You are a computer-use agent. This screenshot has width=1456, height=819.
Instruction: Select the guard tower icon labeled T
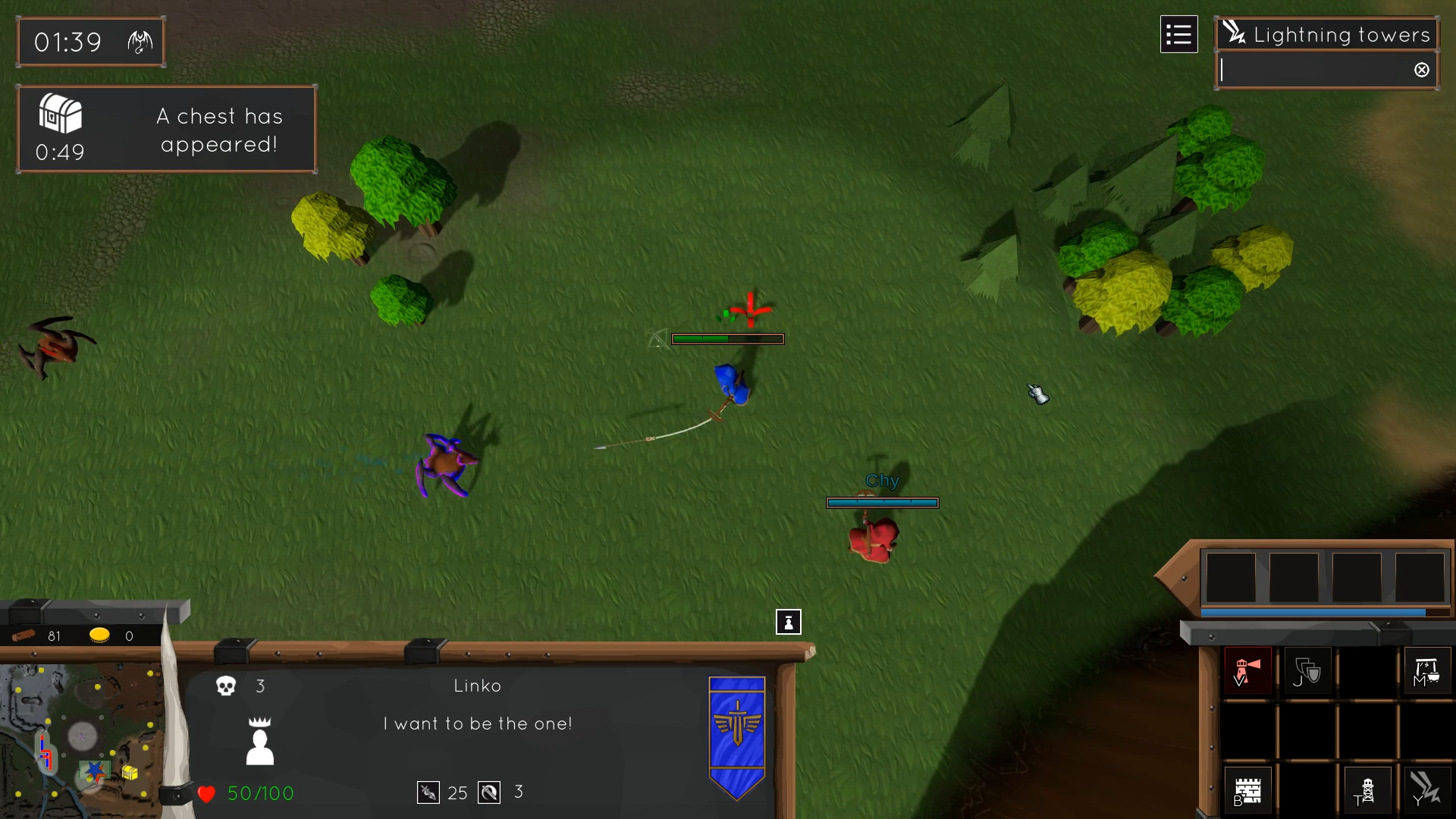(1368, 790)
